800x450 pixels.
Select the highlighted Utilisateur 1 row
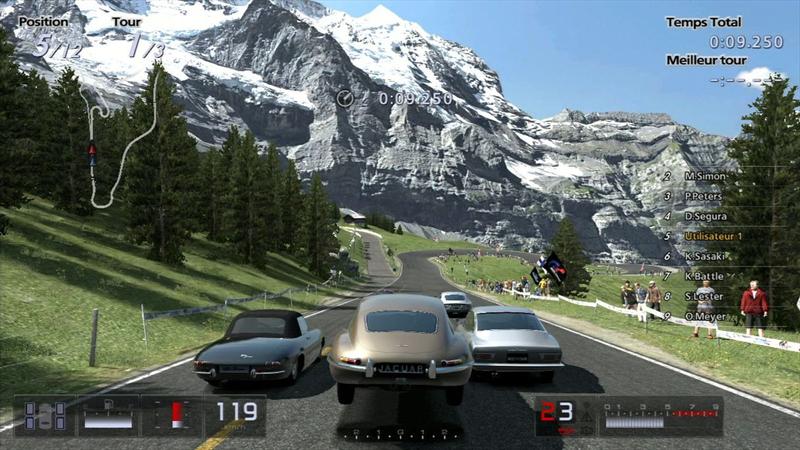point(712,236)
